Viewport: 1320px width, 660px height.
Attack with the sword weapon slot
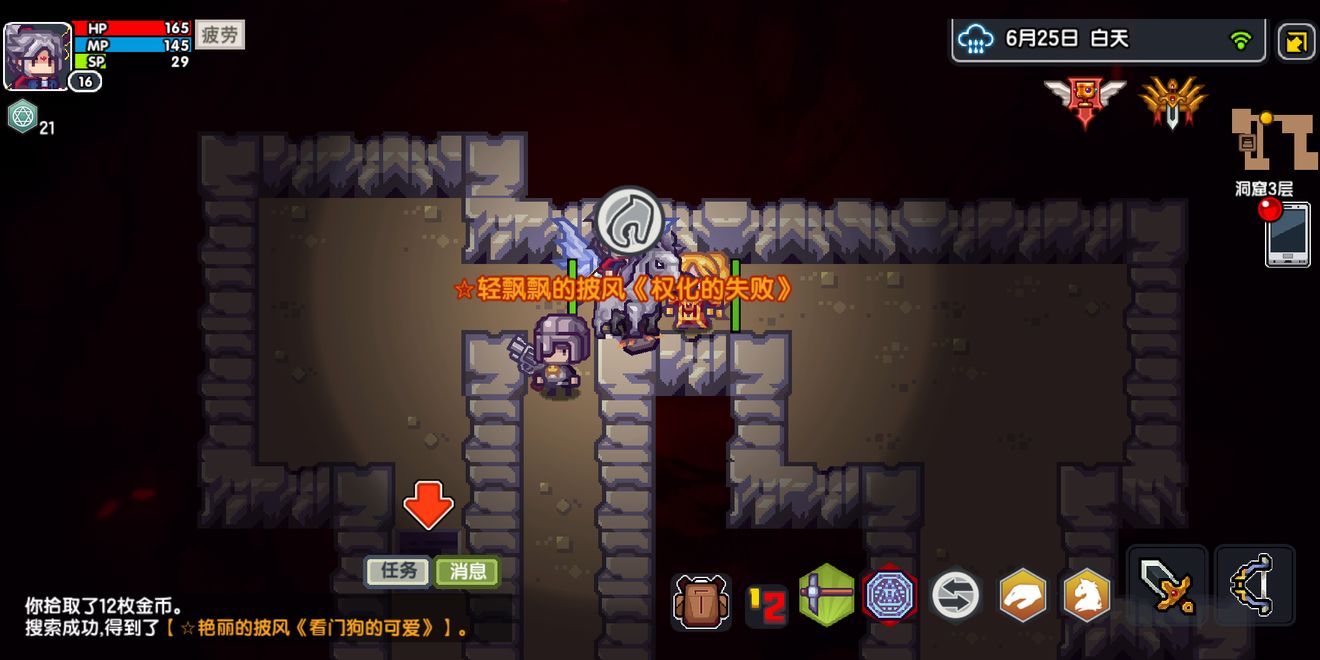[x=1166, y=584]
